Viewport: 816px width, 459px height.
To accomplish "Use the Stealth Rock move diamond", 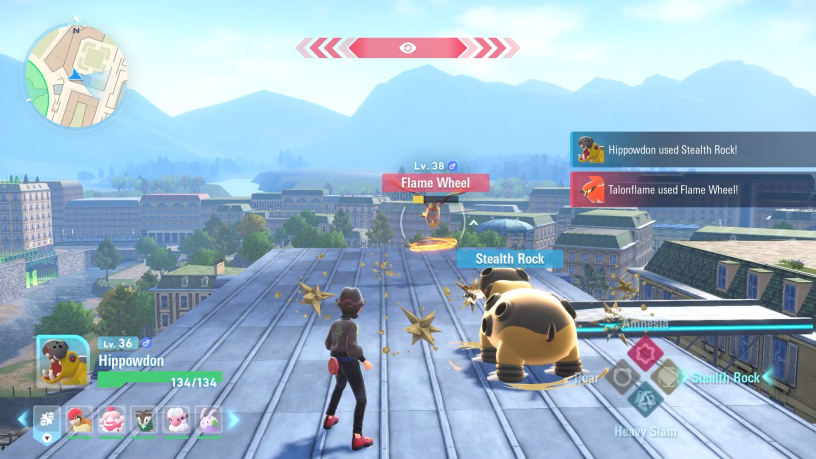I will coord(668,376).
